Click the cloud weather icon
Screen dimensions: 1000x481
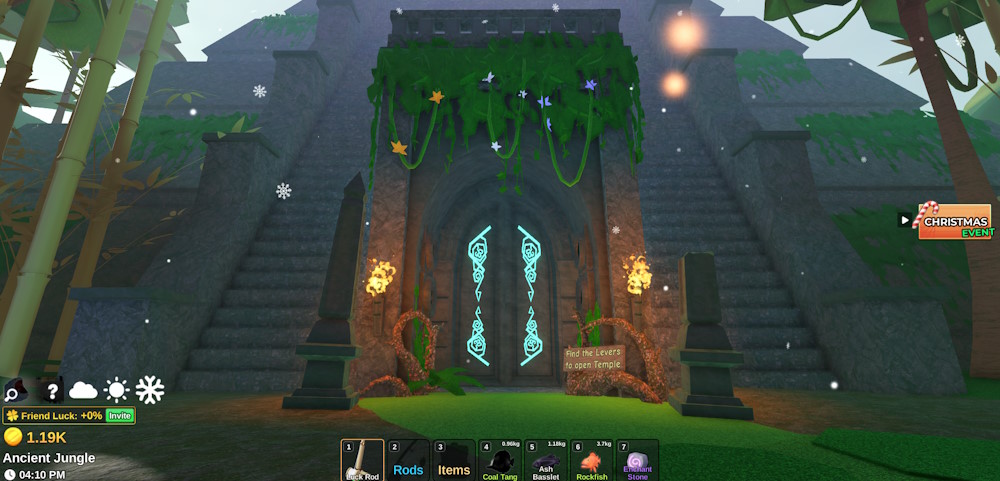[x=83, y=390]
